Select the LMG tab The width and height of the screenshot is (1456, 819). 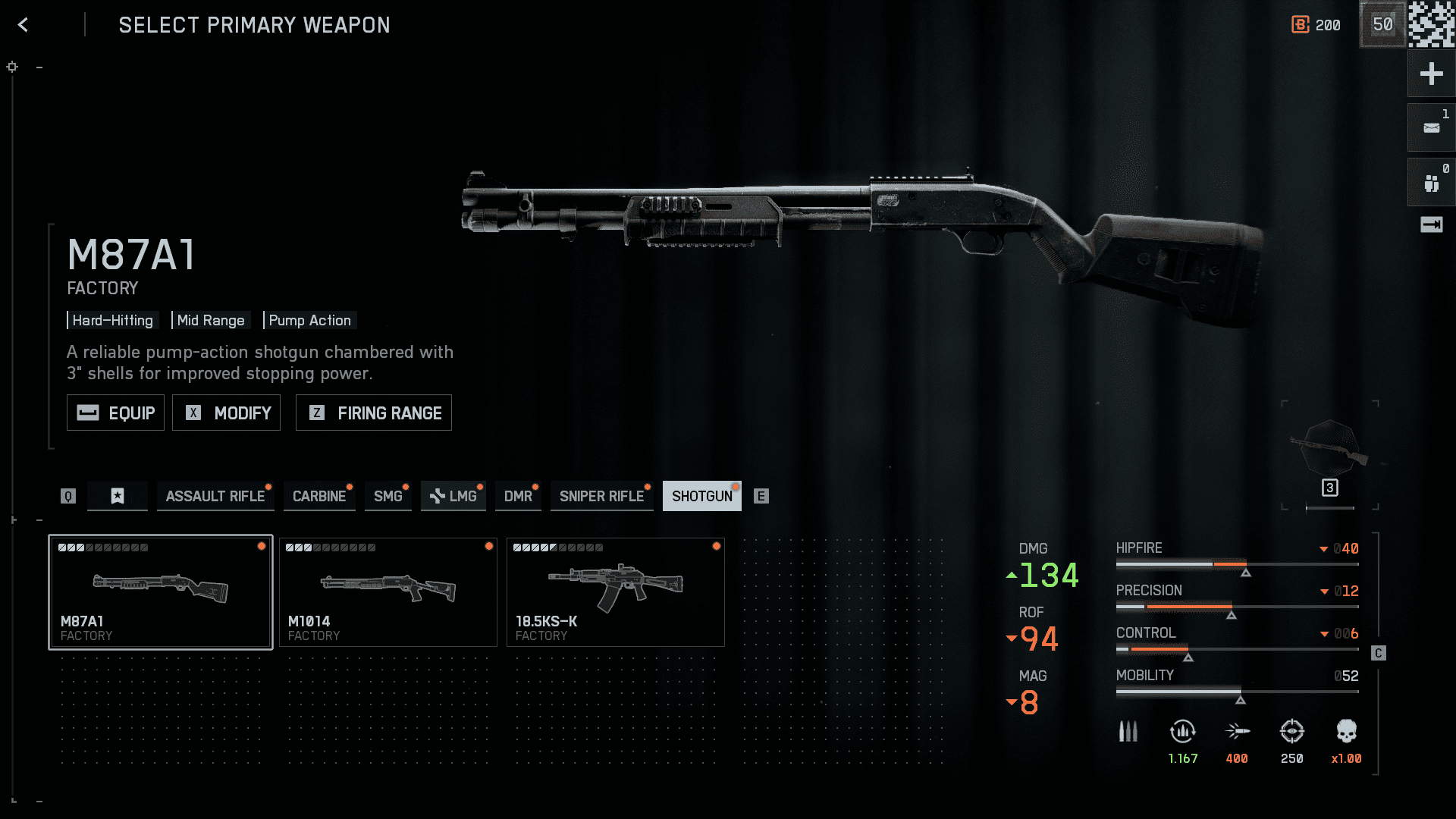tap(453, 496)
